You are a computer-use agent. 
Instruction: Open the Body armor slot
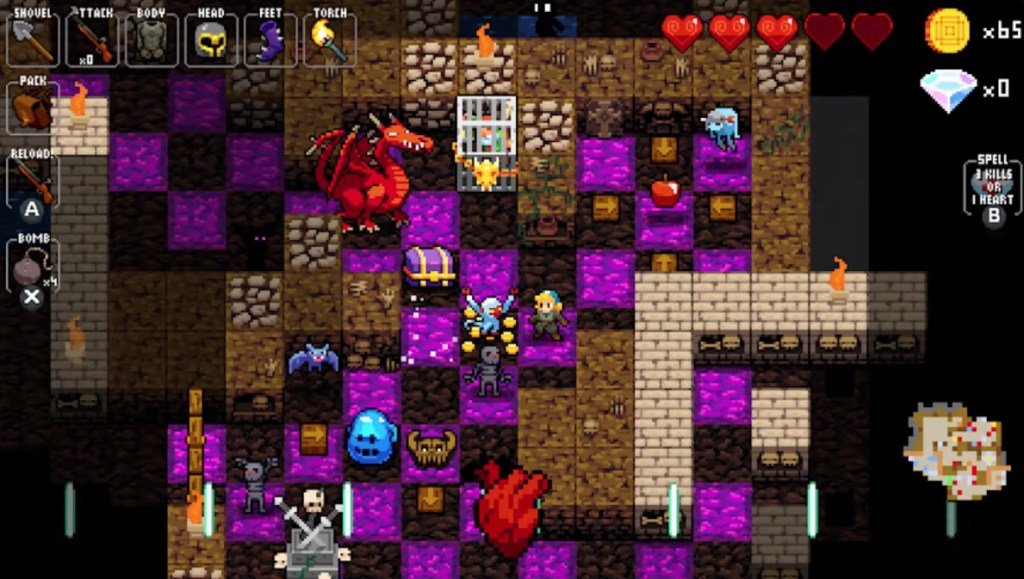point(152,39)
